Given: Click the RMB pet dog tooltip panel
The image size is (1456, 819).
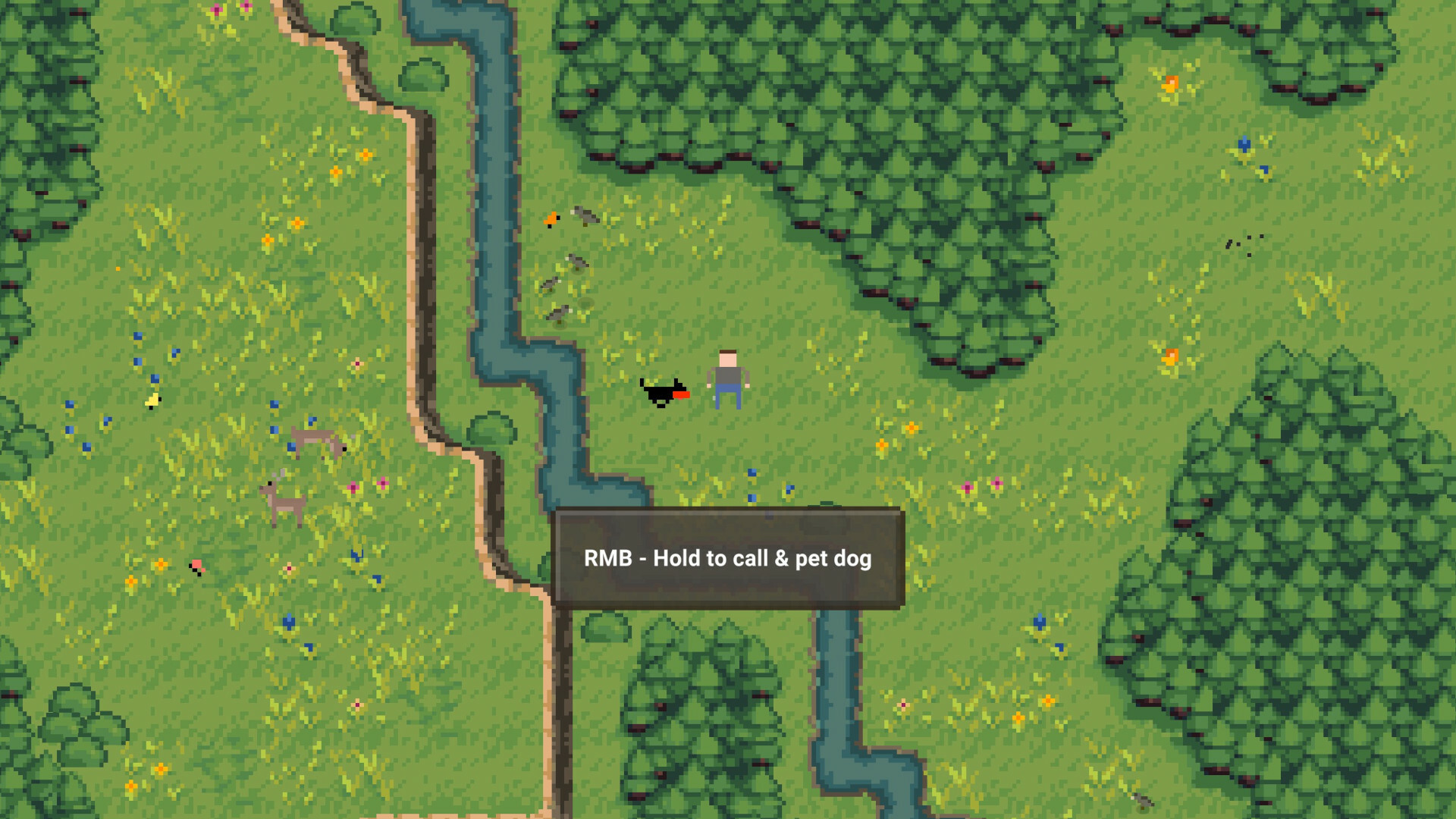Looking at the screenshot, I should (x=728, y=559).
